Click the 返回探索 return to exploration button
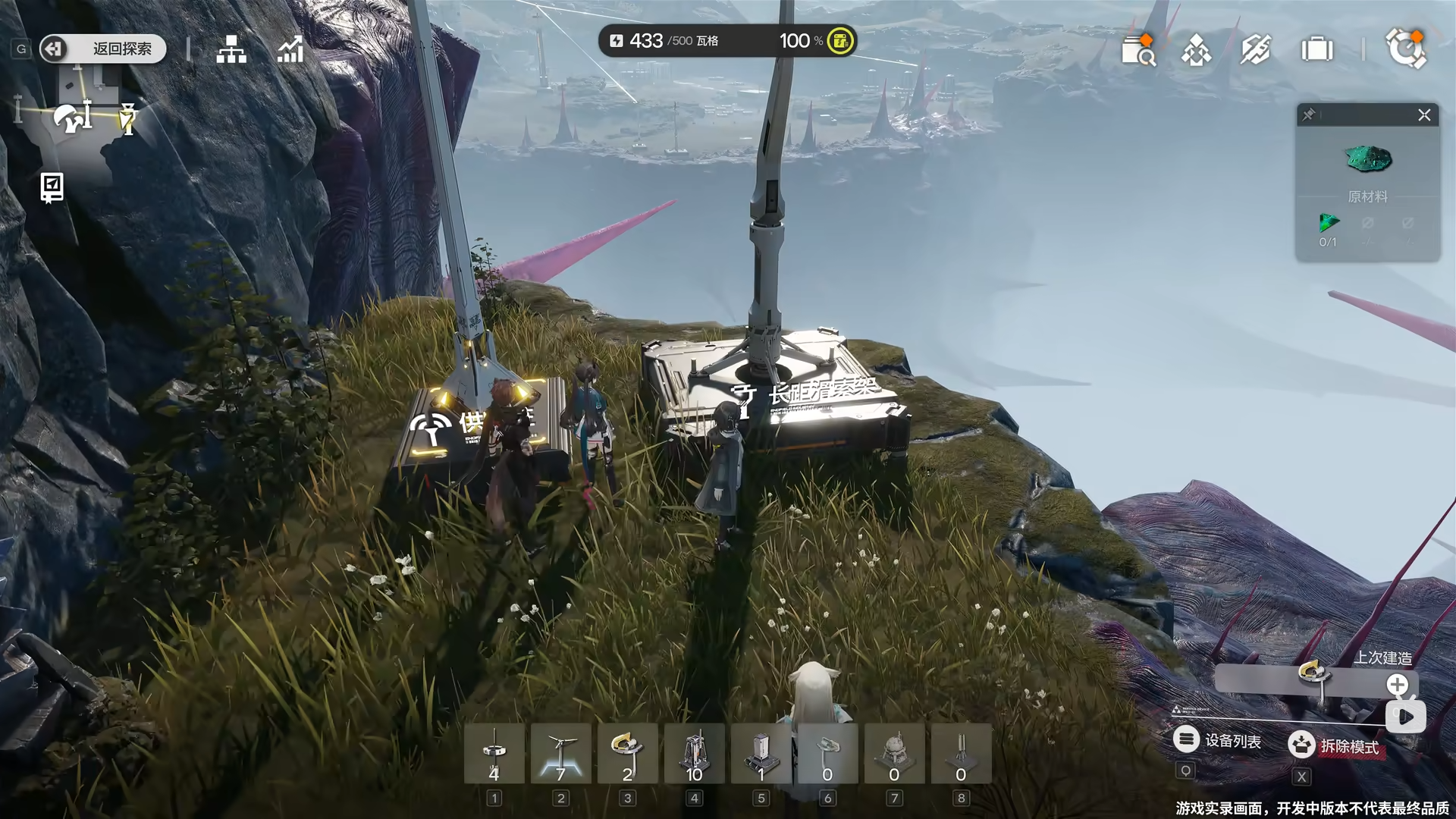Screen dimensions: 1456x819 coord(103,49)
